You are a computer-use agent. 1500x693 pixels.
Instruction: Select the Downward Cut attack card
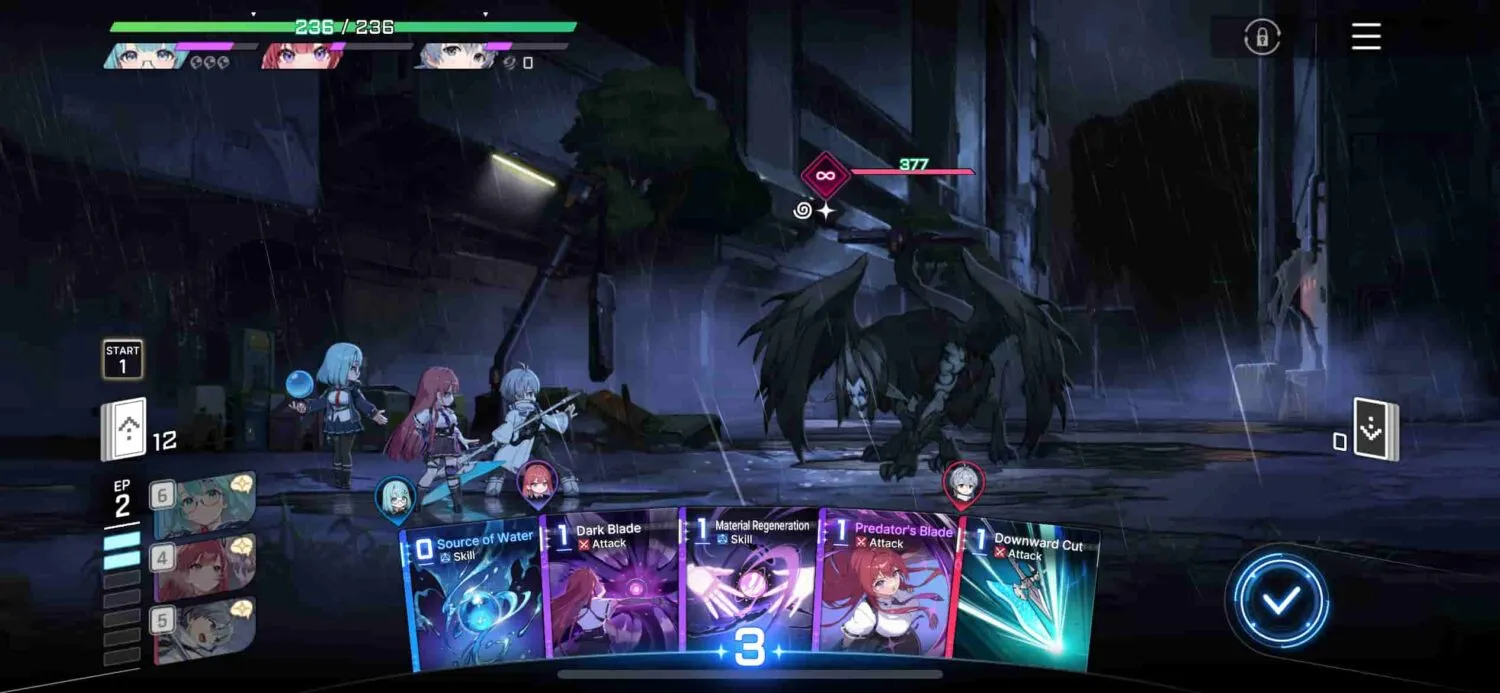[x=1025, y=600]
